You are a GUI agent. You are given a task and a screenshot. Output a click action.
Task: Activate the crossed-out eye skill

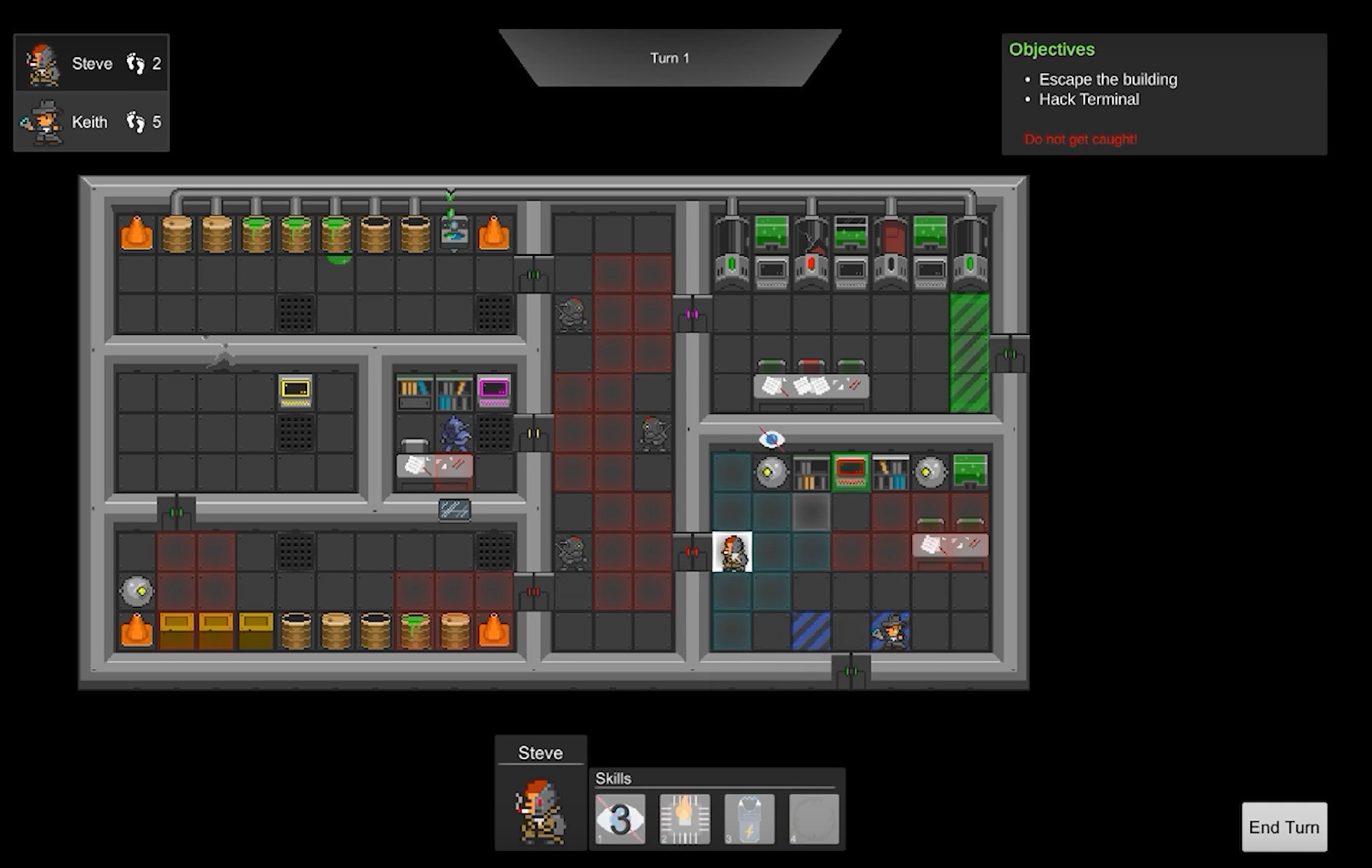620,819
